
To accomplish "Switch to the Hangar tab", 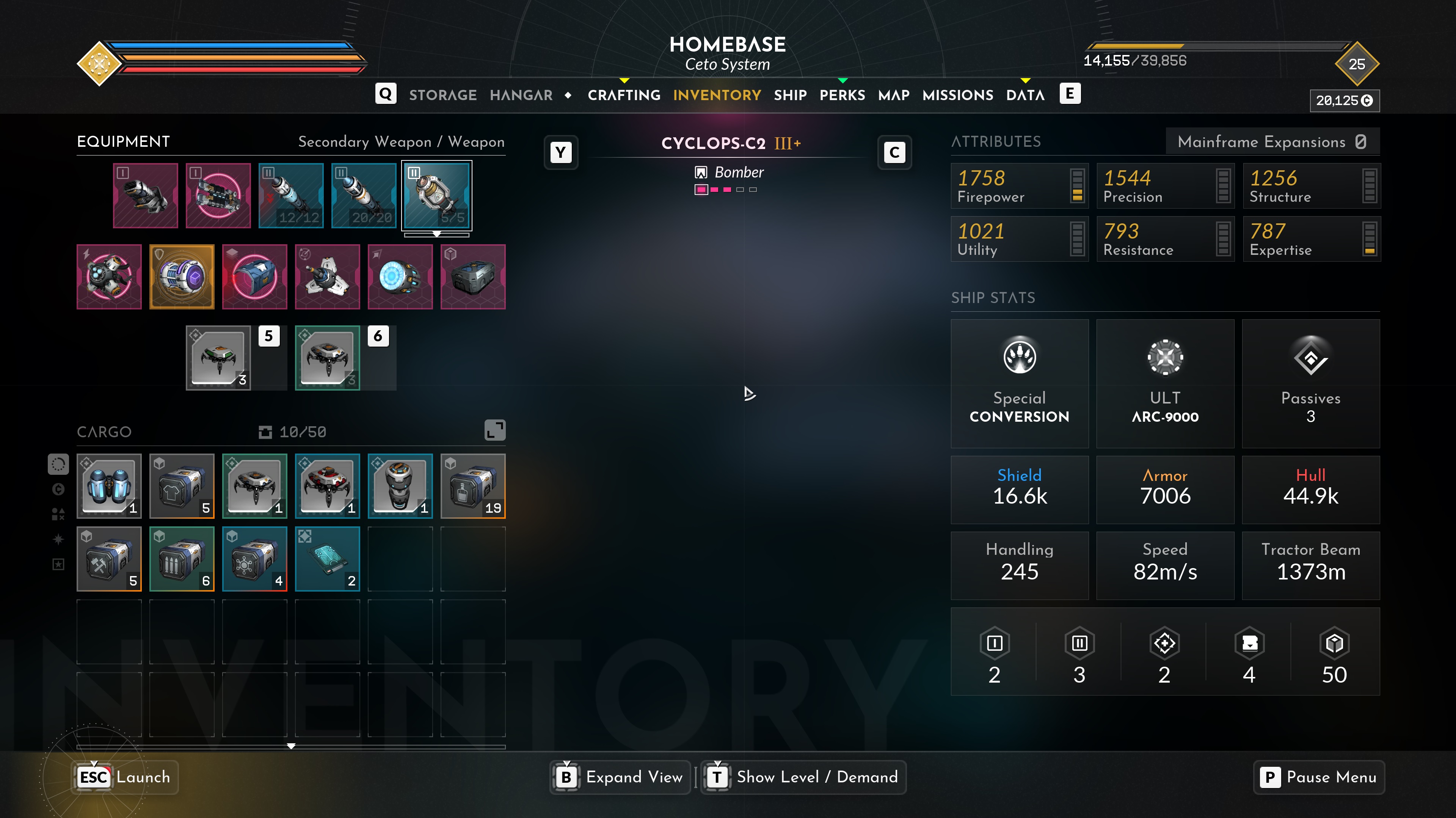I will [521, 95].
